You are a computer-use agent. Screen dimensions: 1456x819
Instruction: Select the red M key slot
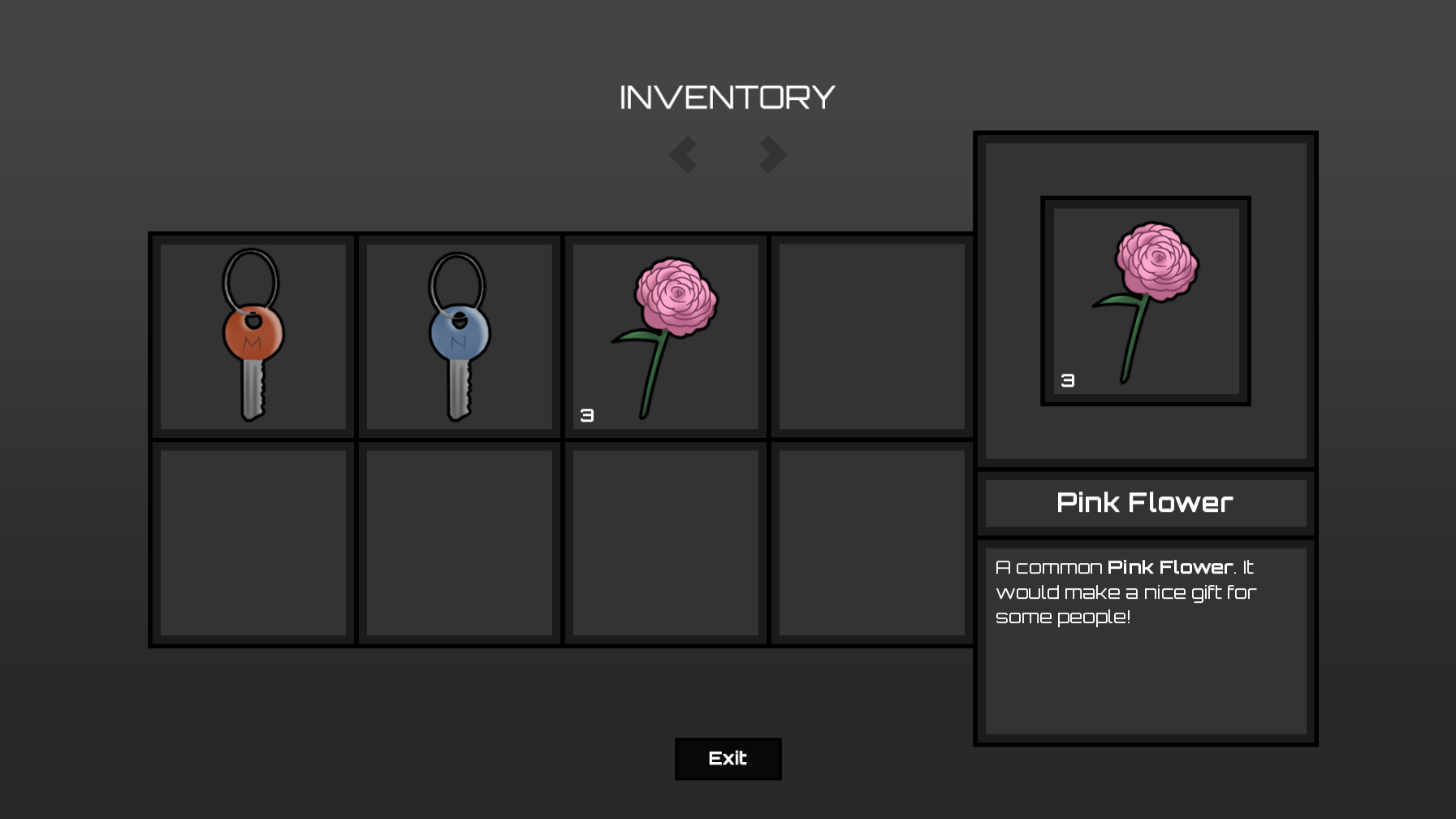(253, 336)
